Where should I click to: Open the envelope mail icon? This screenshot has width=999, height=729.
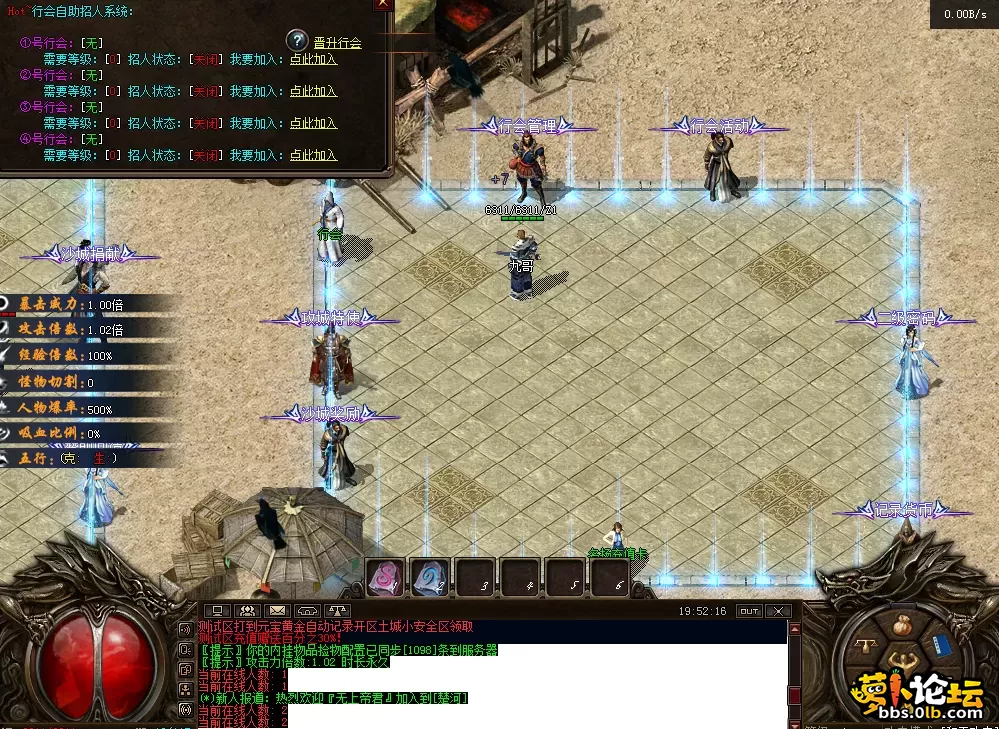point(277,610)
